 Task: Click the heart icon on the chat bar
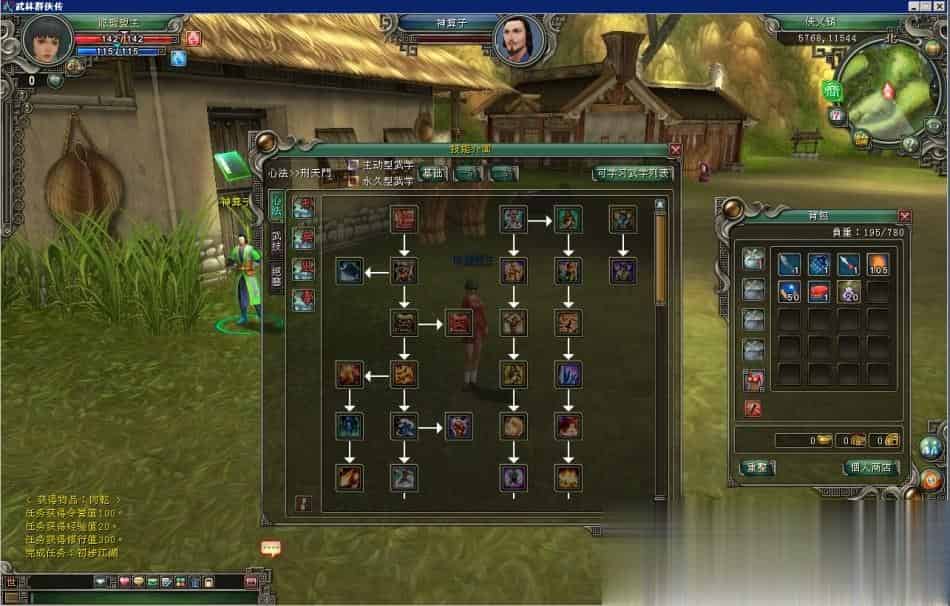[x=124, y=582]
